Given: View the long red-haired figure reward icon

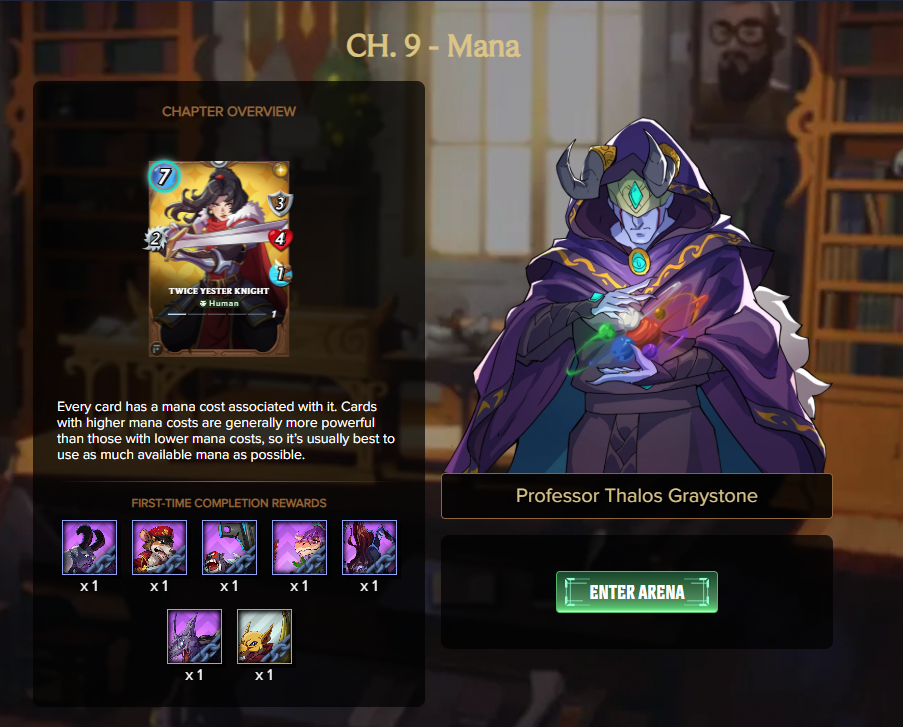Looking at the screenshot, I should coord(369,547).
